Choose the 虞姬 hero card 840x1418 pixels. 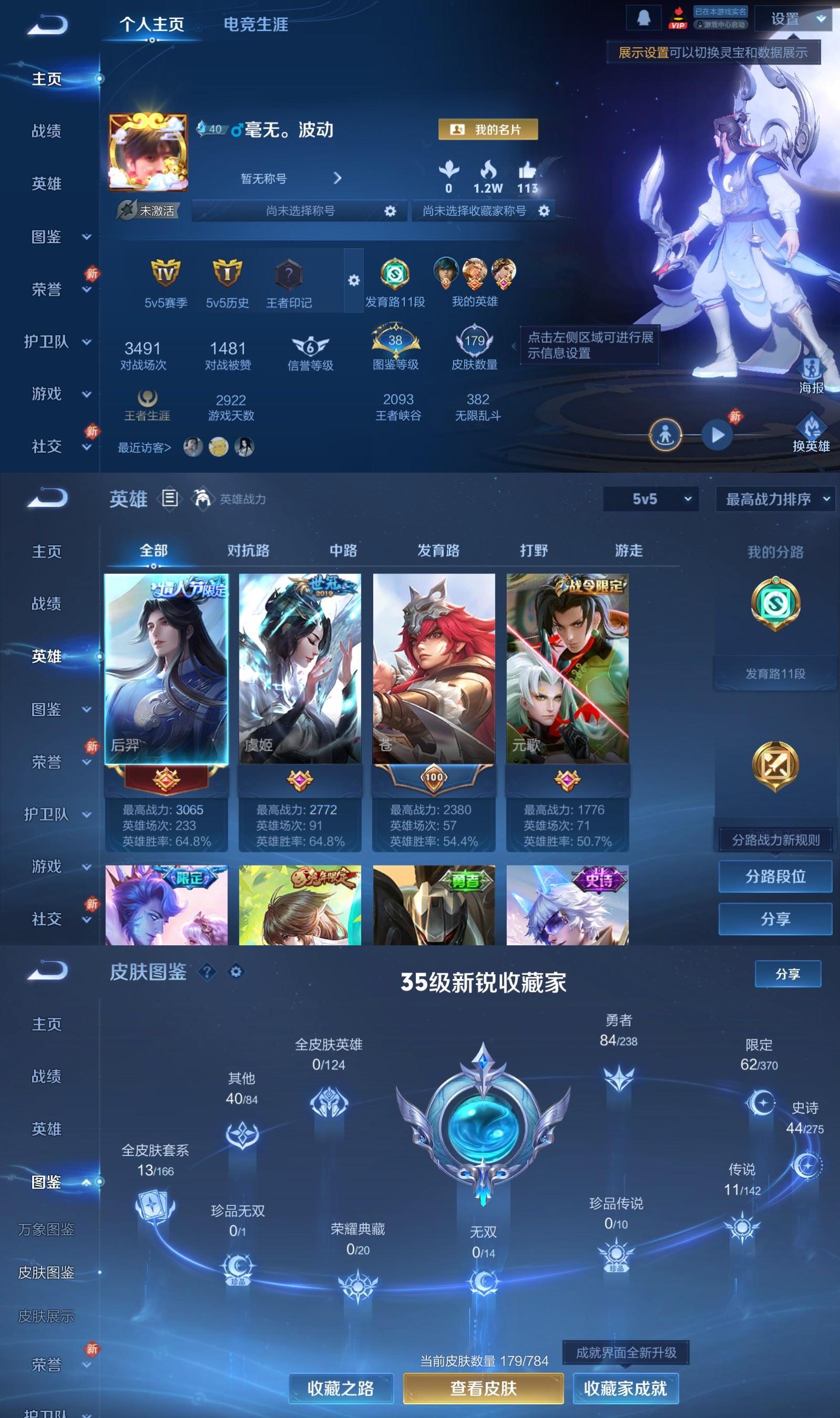(300, 669)
